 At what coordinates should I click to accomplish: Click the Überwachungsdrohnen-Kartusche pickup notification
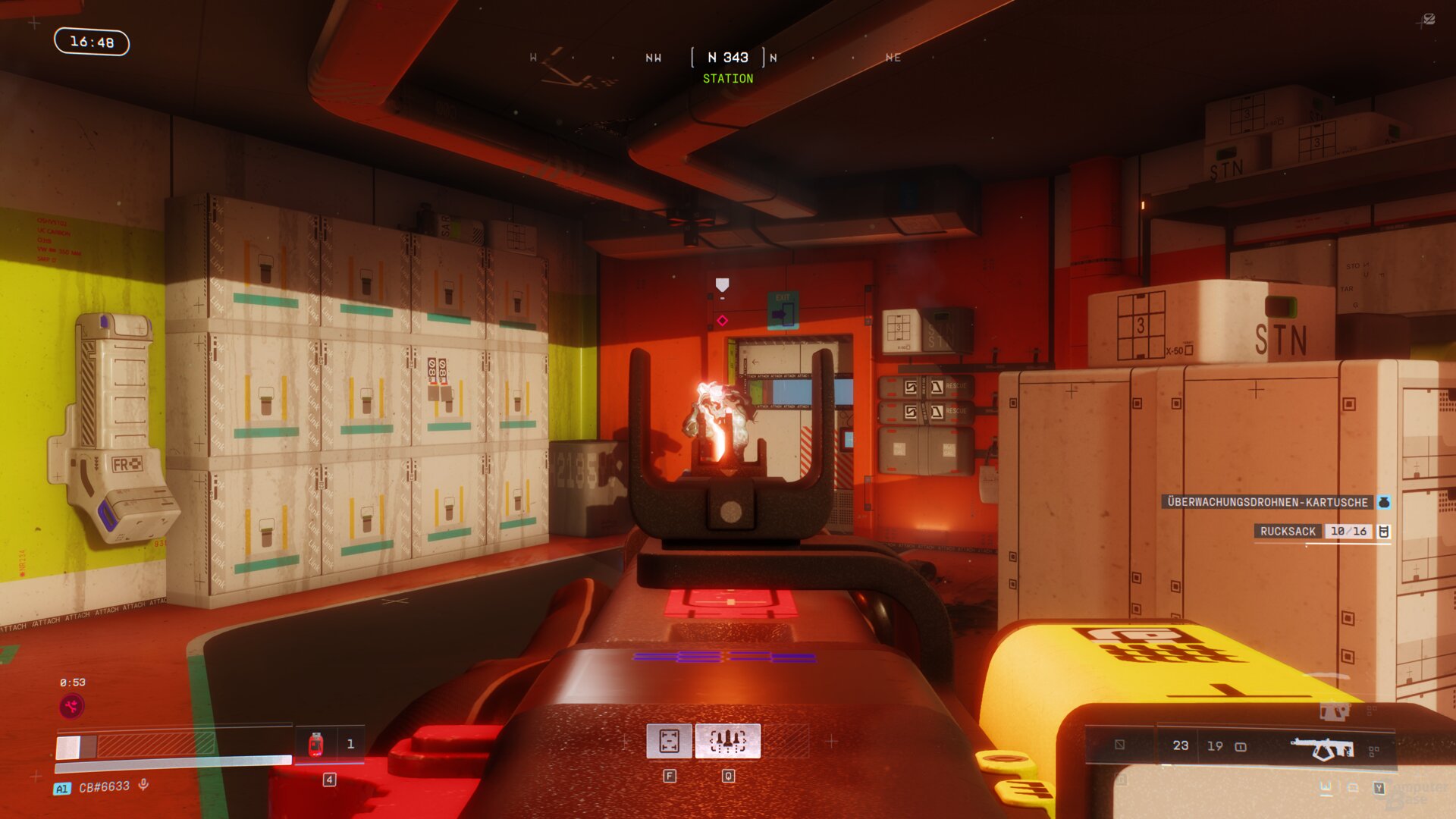click(x=1267, y=502)
